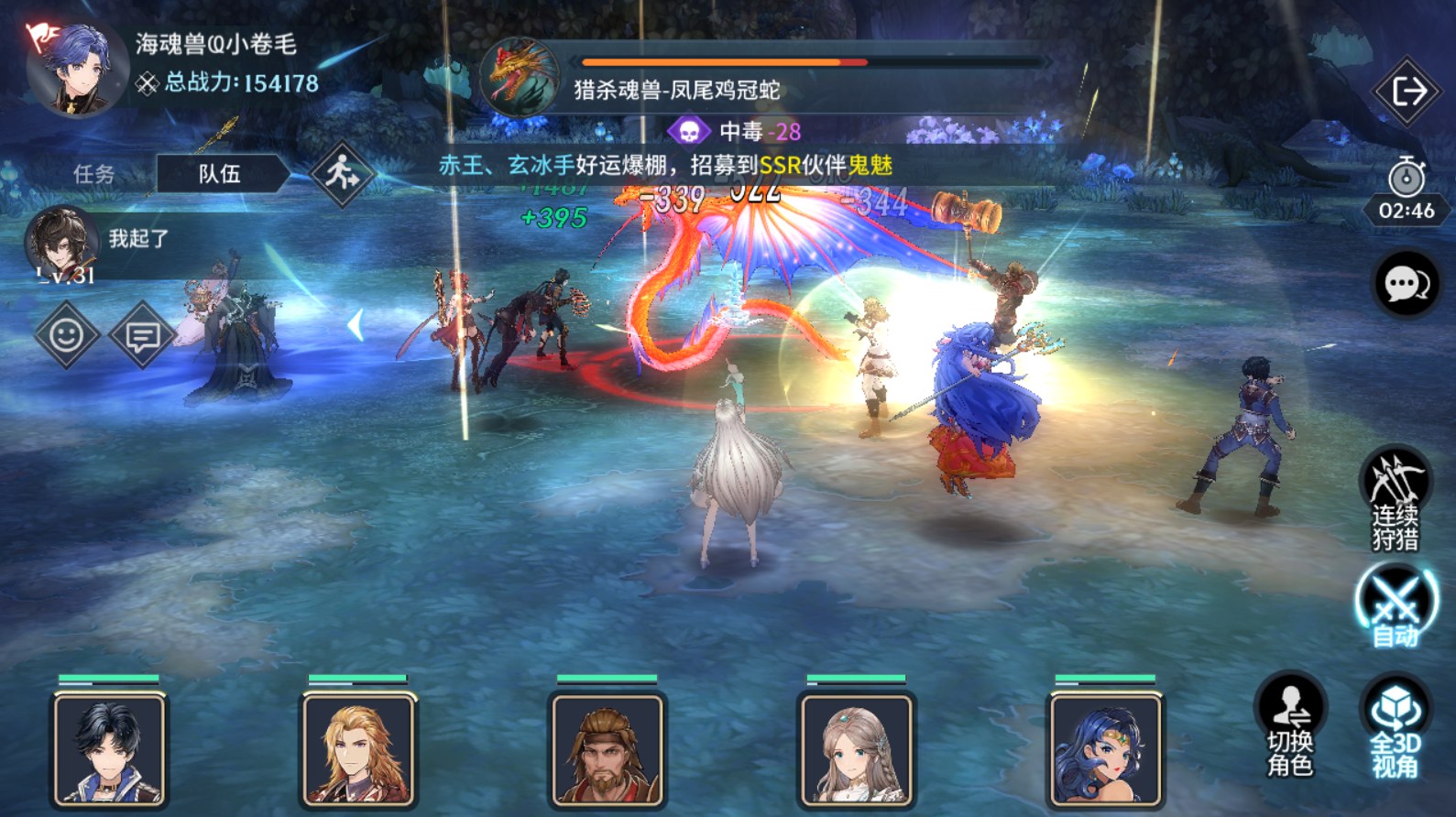Select the braided light-haired girl portrait
The width and height of the screenshot is (1456, 817).
click(x=856, y=749)
